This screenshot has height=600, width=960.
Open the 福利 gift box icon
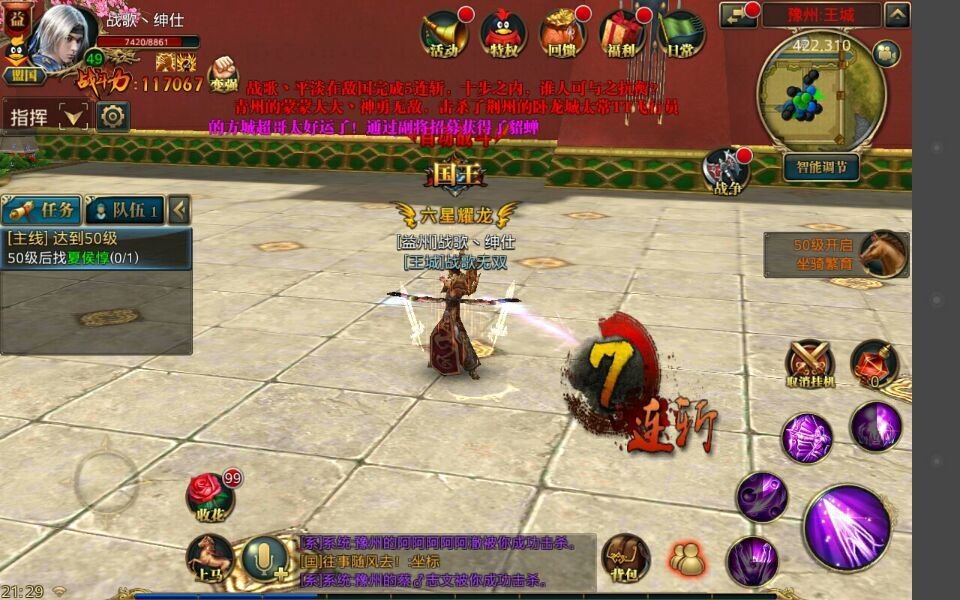pos(622,33)
